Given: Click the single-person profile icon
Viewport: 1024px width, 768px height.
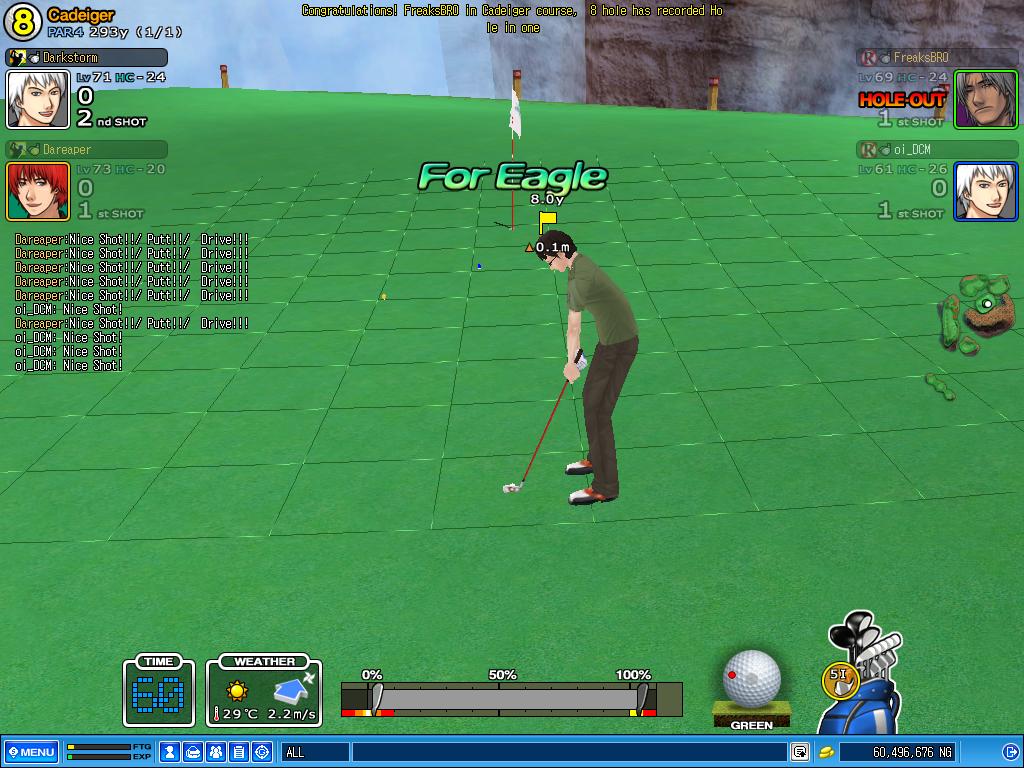Looking at the screenshot, I should coord(171,752).
